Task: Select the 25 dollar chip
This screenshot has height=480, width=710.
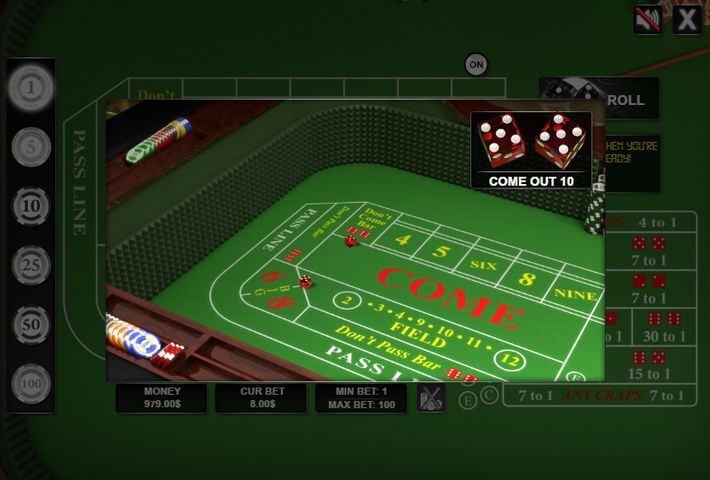Action: tap(31, 266)
